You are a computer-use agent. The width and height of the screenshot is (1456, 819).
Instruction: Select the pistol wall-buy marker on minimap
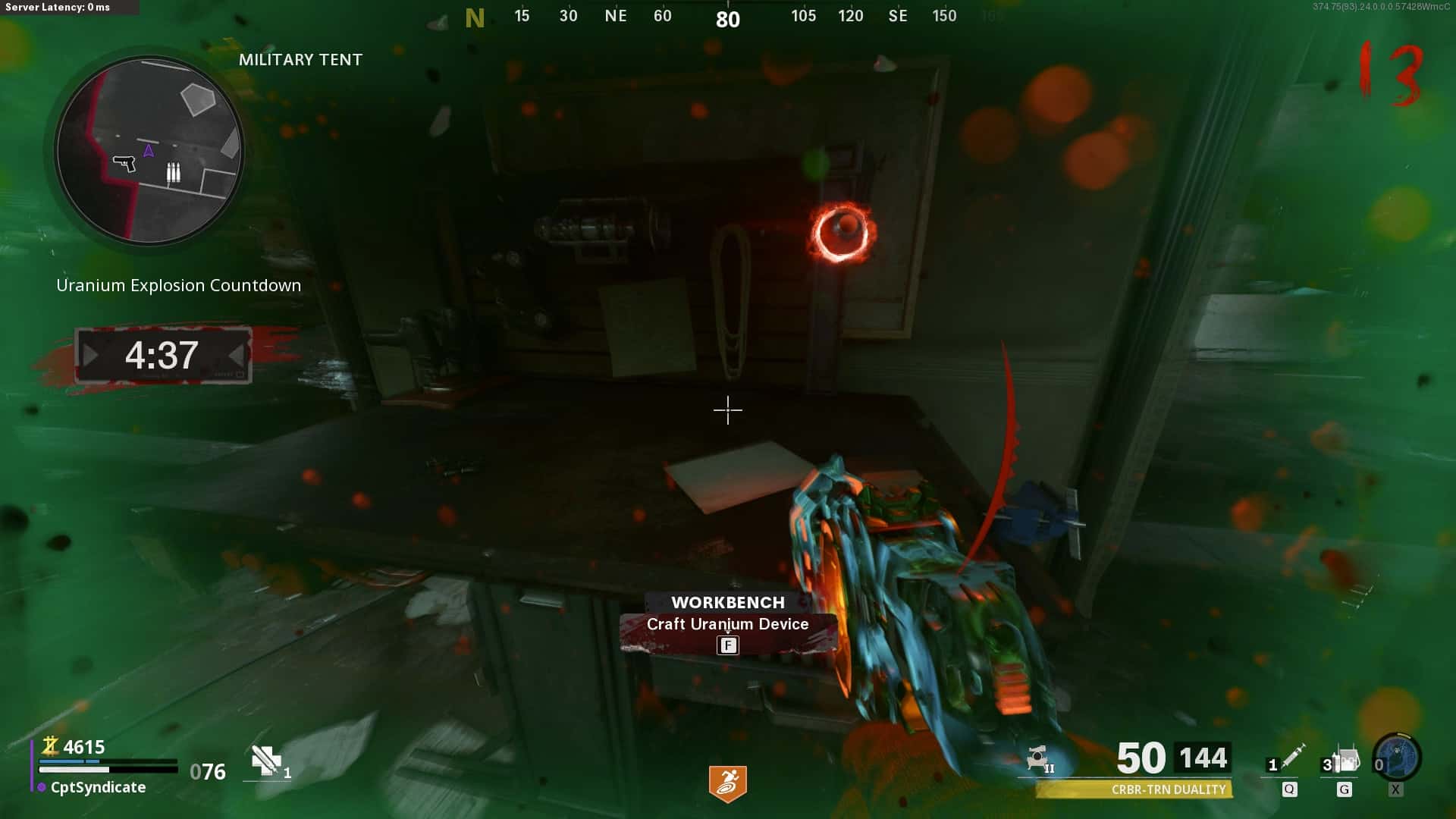click(124, 162)
